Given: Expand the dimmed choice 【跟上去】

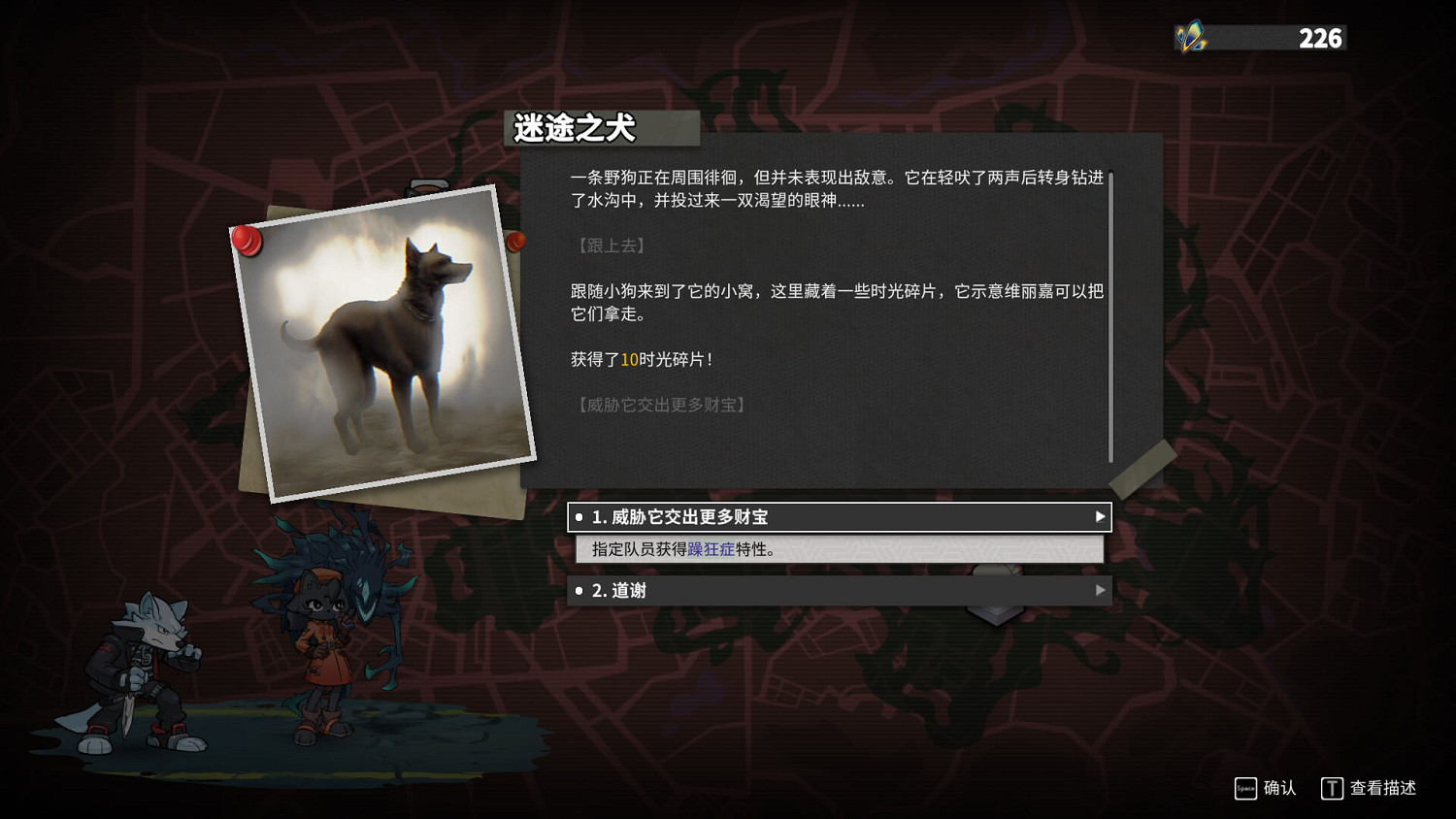Looking at the screenshot, I should [x=610, y=245].
